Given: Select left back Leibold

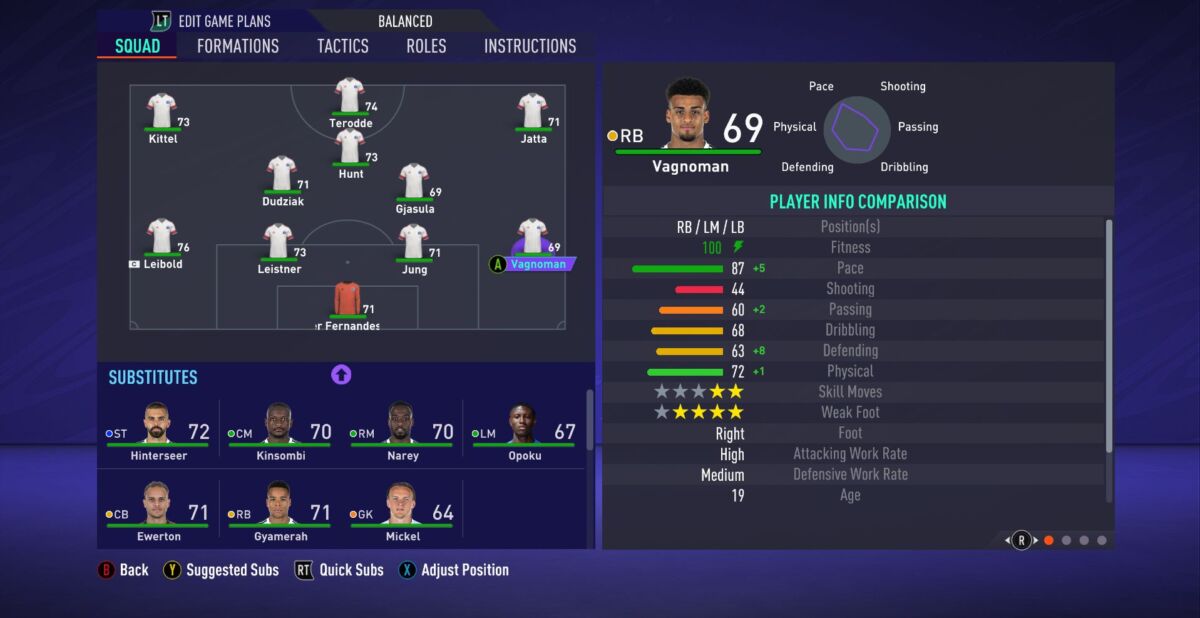Looking at the screenshot, I should (162, 240).
